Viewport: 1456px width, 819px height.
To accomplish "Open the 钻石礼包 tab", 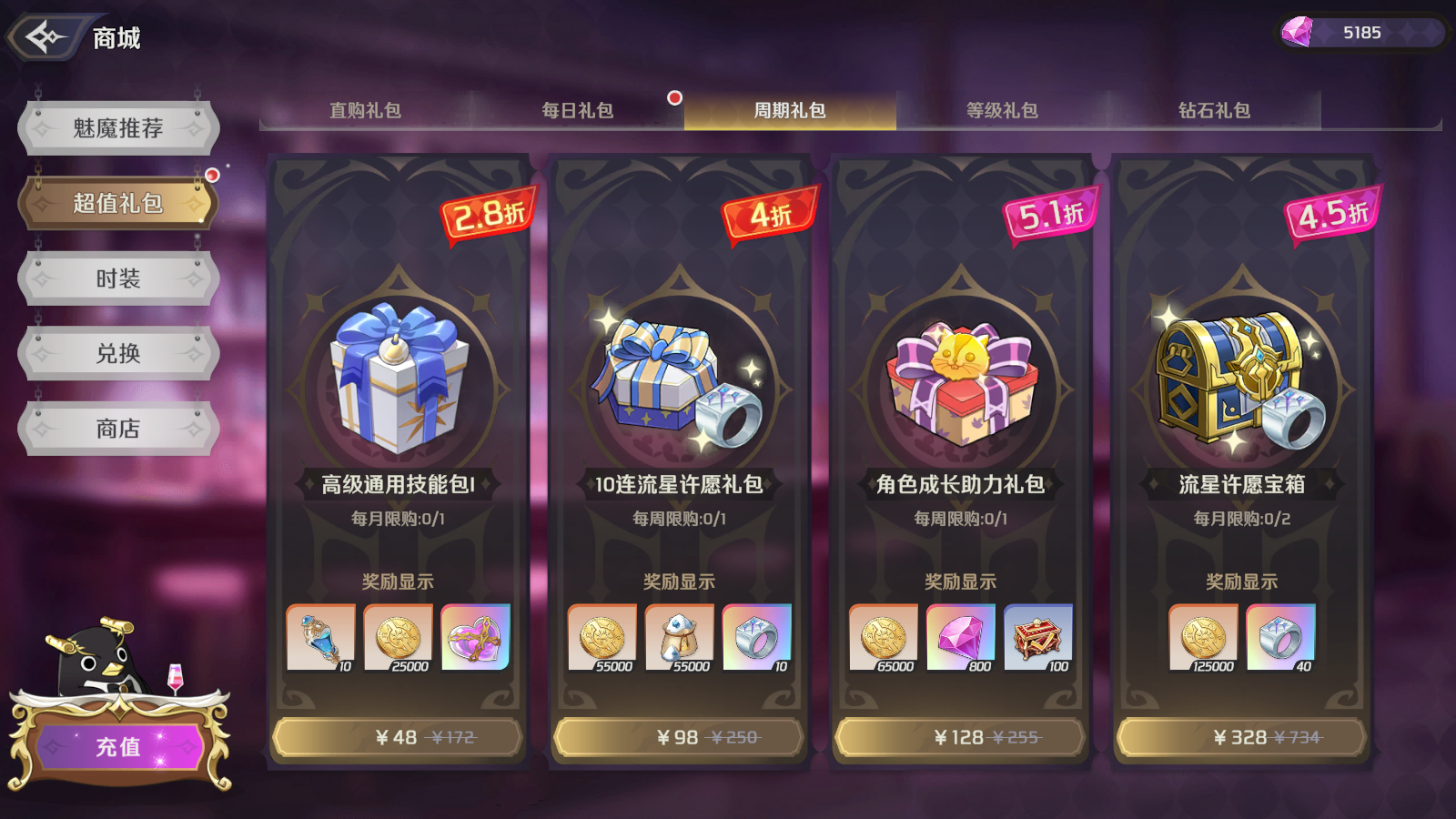I will click(x=1213, y=111).
